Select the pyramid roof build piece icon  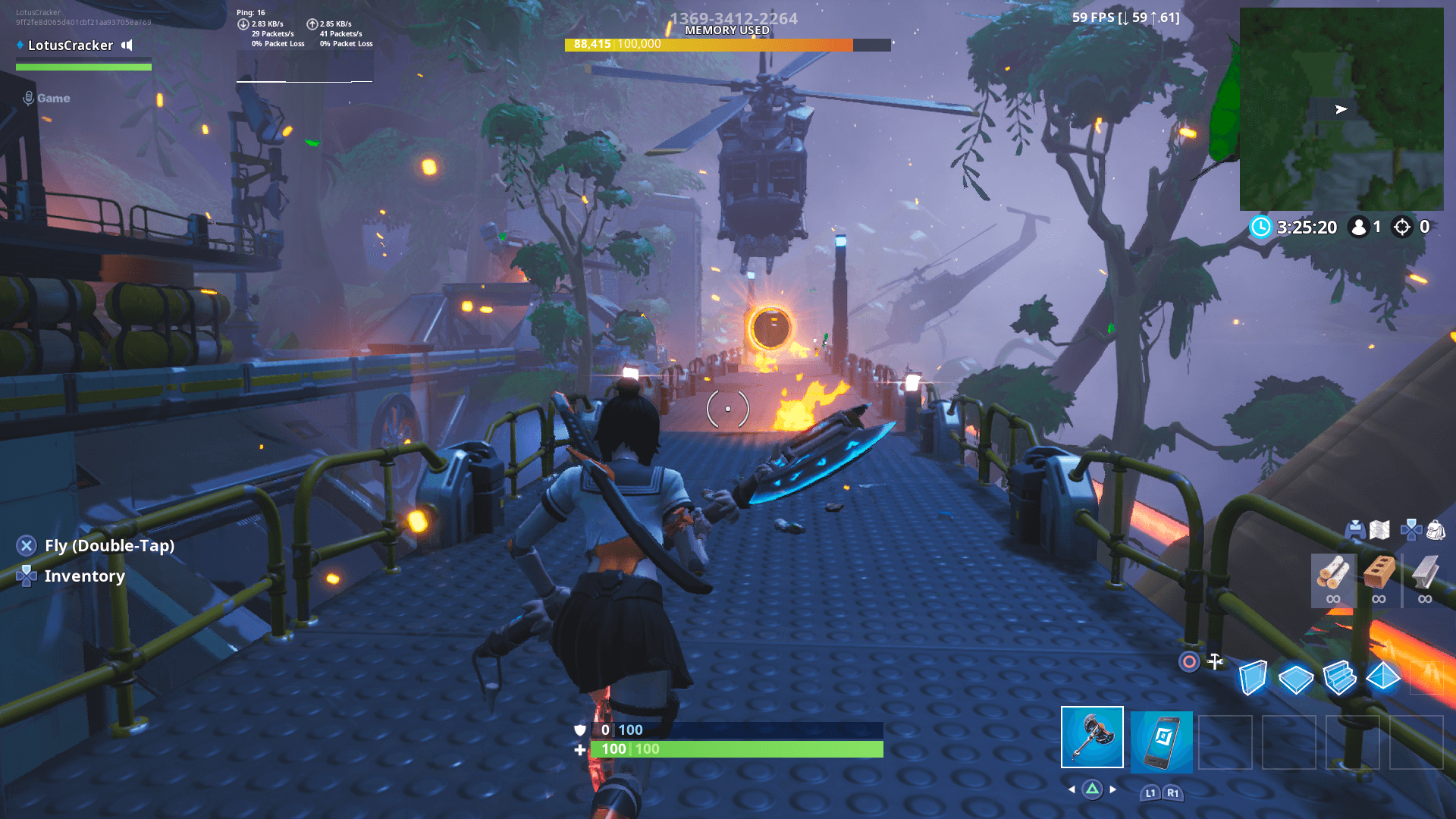(x=1385, y=677)
